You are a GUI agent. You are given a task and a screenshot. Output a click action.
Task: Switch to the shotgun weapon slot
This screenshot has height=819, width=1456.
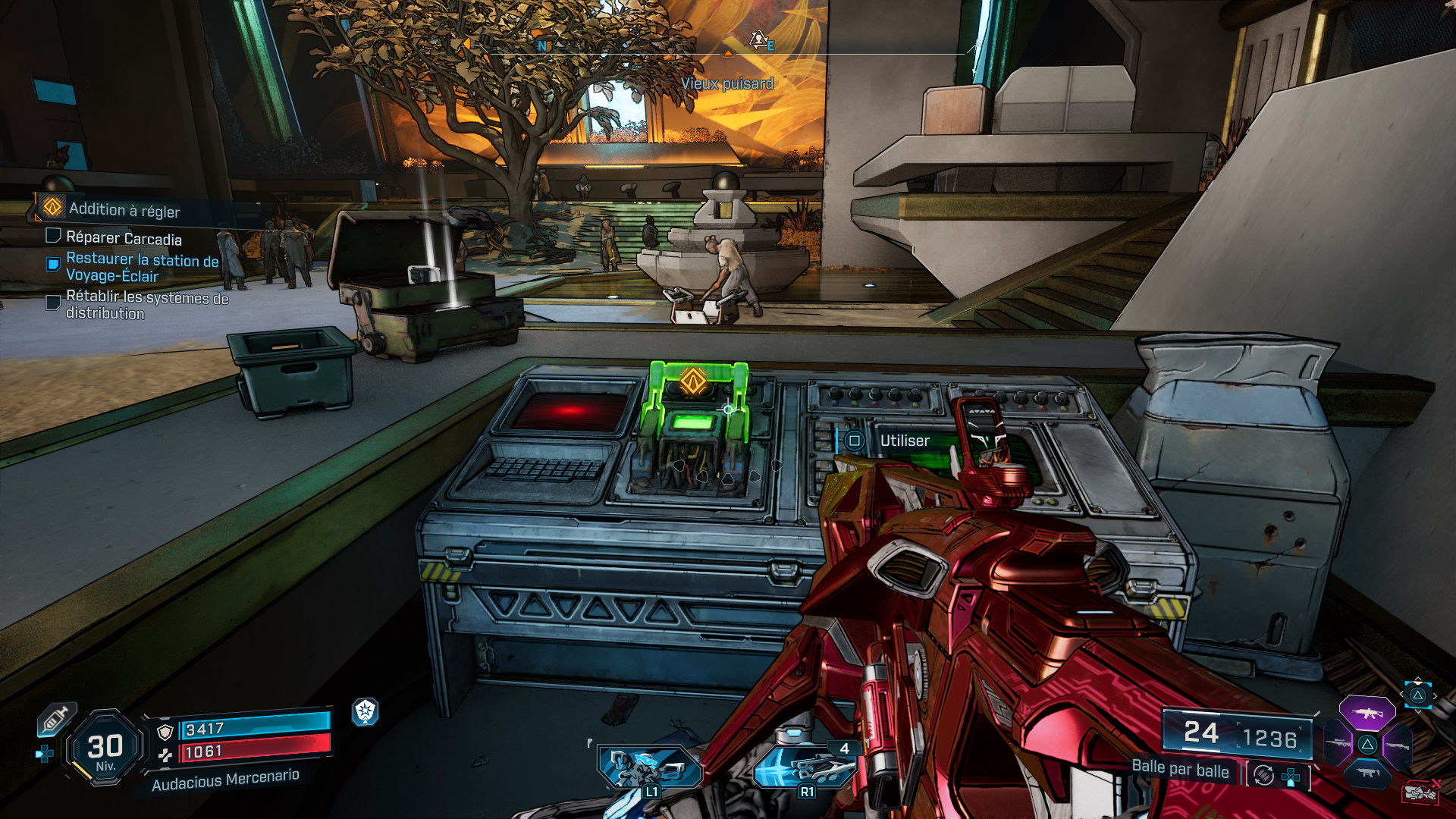[1397, 746]
